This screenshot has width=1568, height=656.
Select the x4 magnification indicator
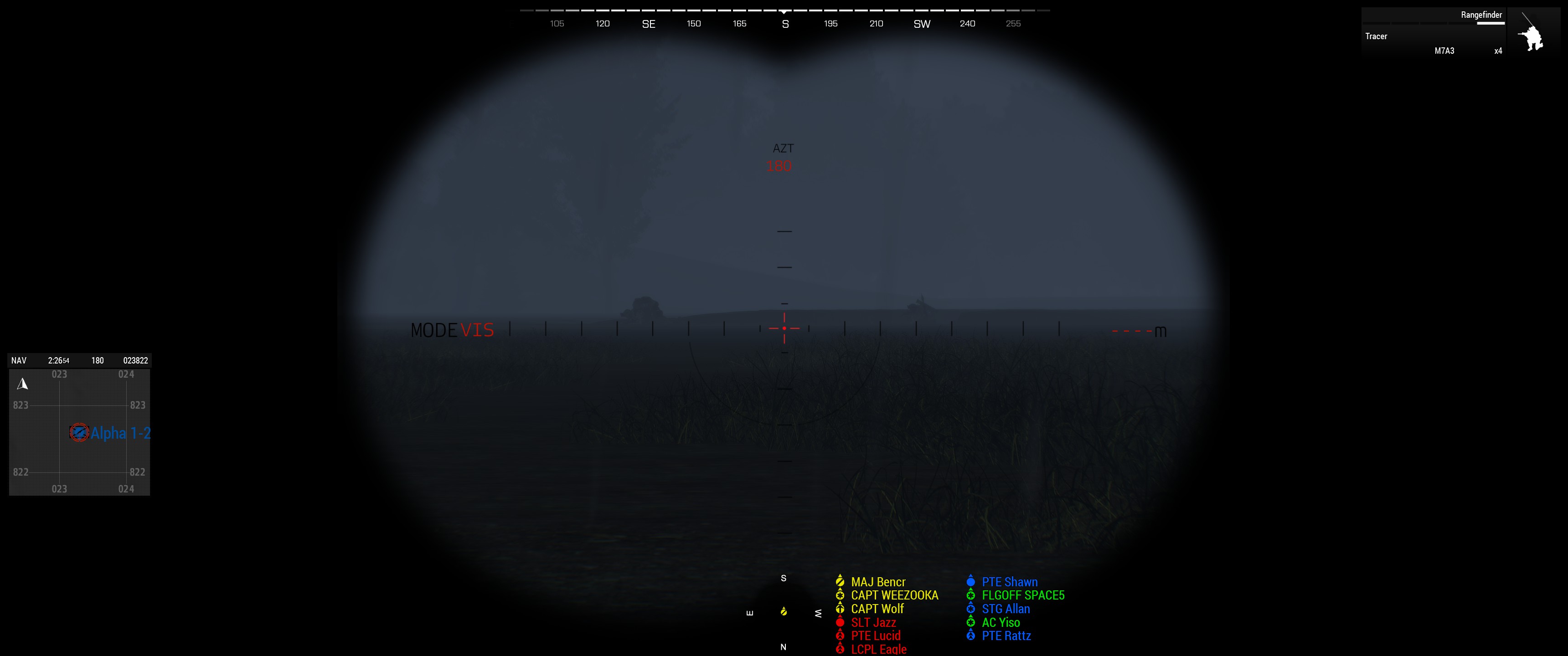click(1498, 51)
